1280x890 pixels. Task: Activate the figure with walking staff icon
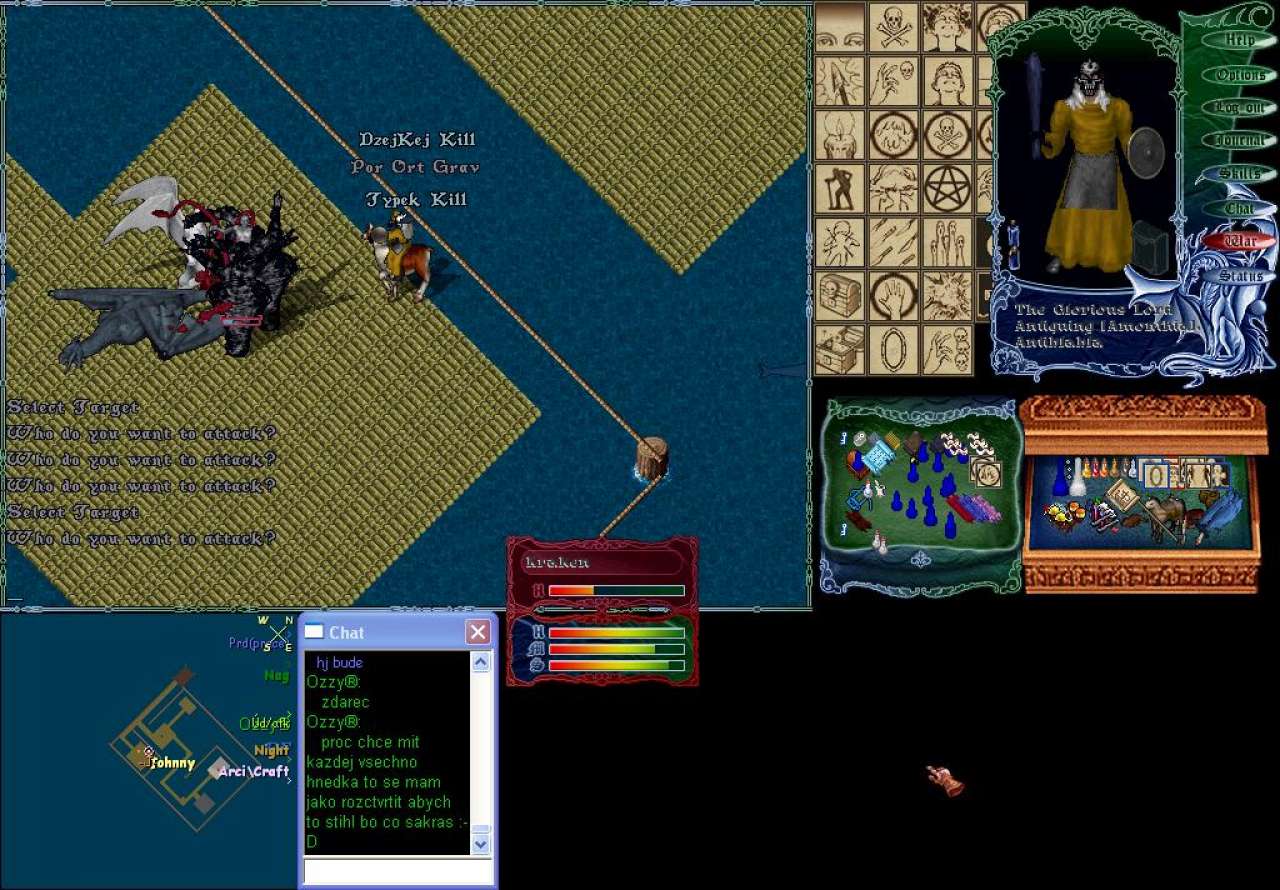[x=840, y=188]
